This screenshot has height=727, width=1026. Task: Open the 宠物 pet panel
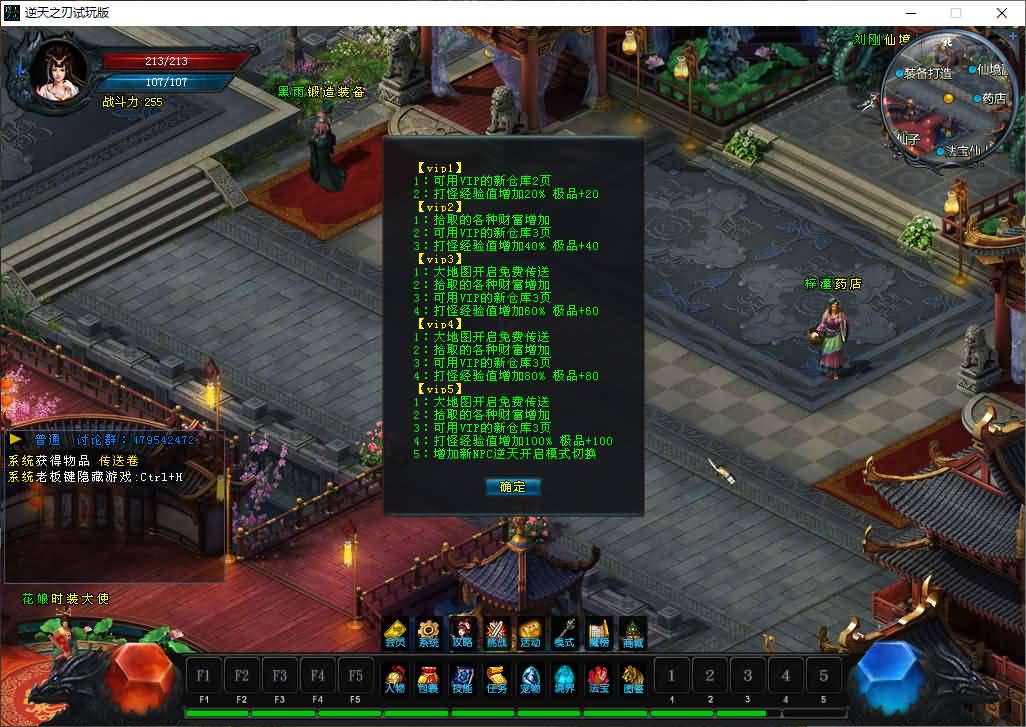point(530,679)
